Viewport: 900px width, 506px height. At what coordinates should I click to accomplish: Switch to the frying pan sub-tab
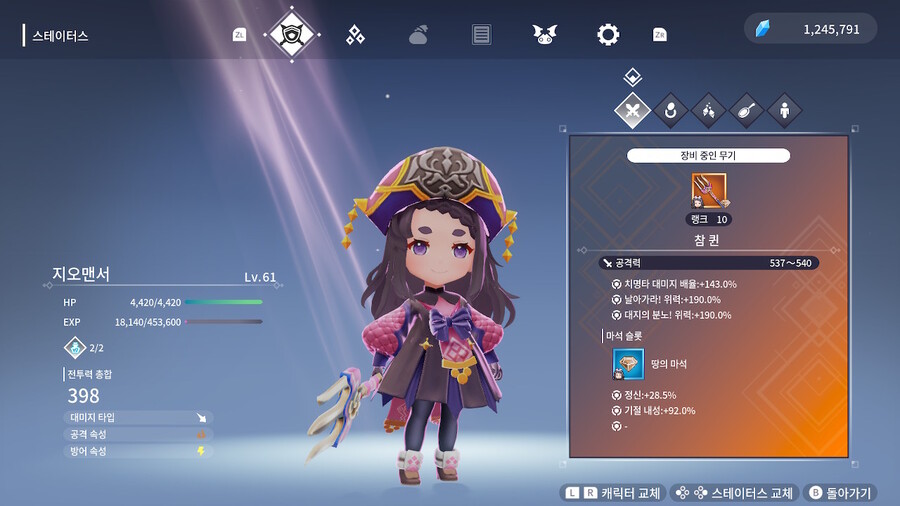(x=746, y=110)
